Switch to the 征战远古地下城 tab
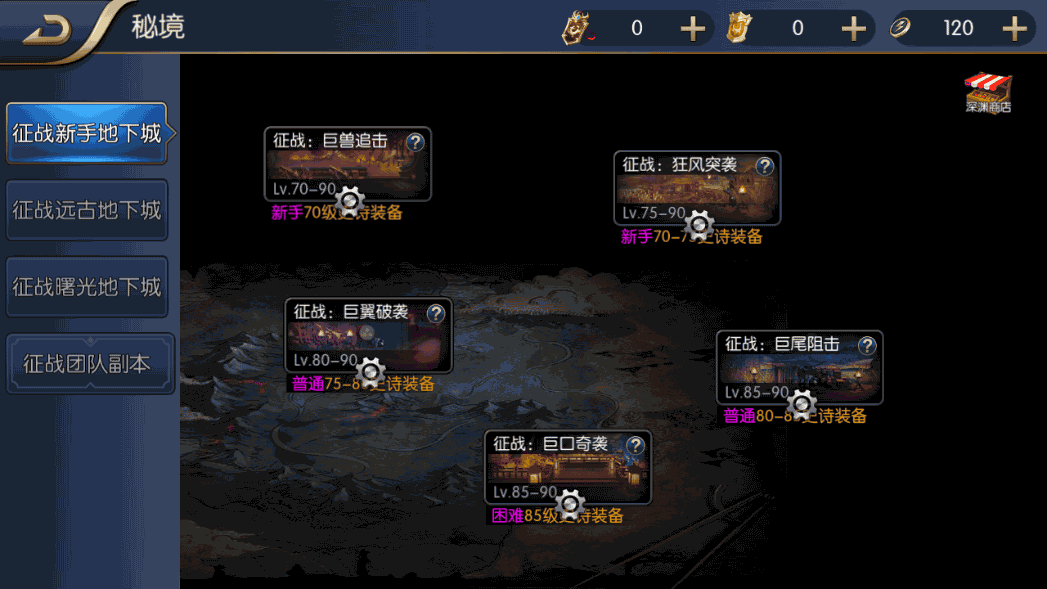The width and height of the screenshot is (1047, 589). [86, 211]
